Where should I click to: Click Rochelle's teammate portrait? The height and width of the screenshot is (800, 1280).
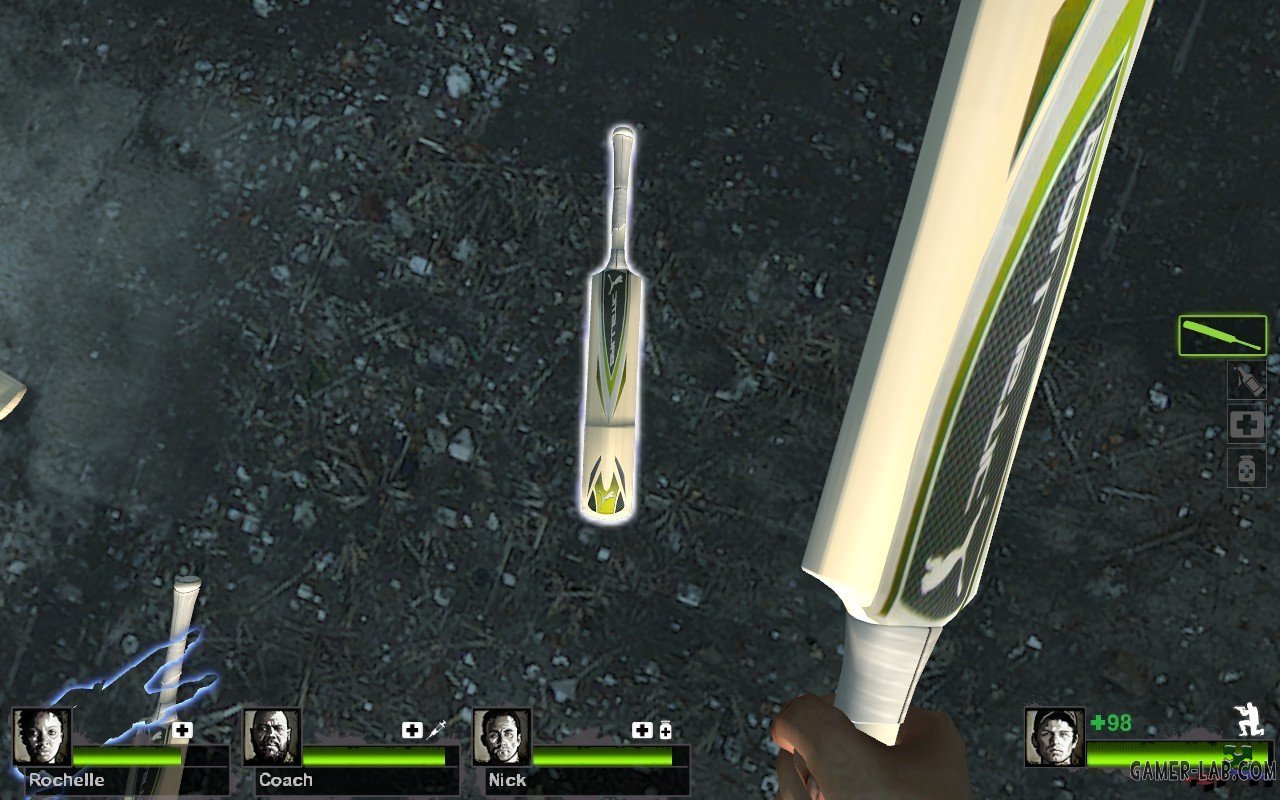click(42, 737)
